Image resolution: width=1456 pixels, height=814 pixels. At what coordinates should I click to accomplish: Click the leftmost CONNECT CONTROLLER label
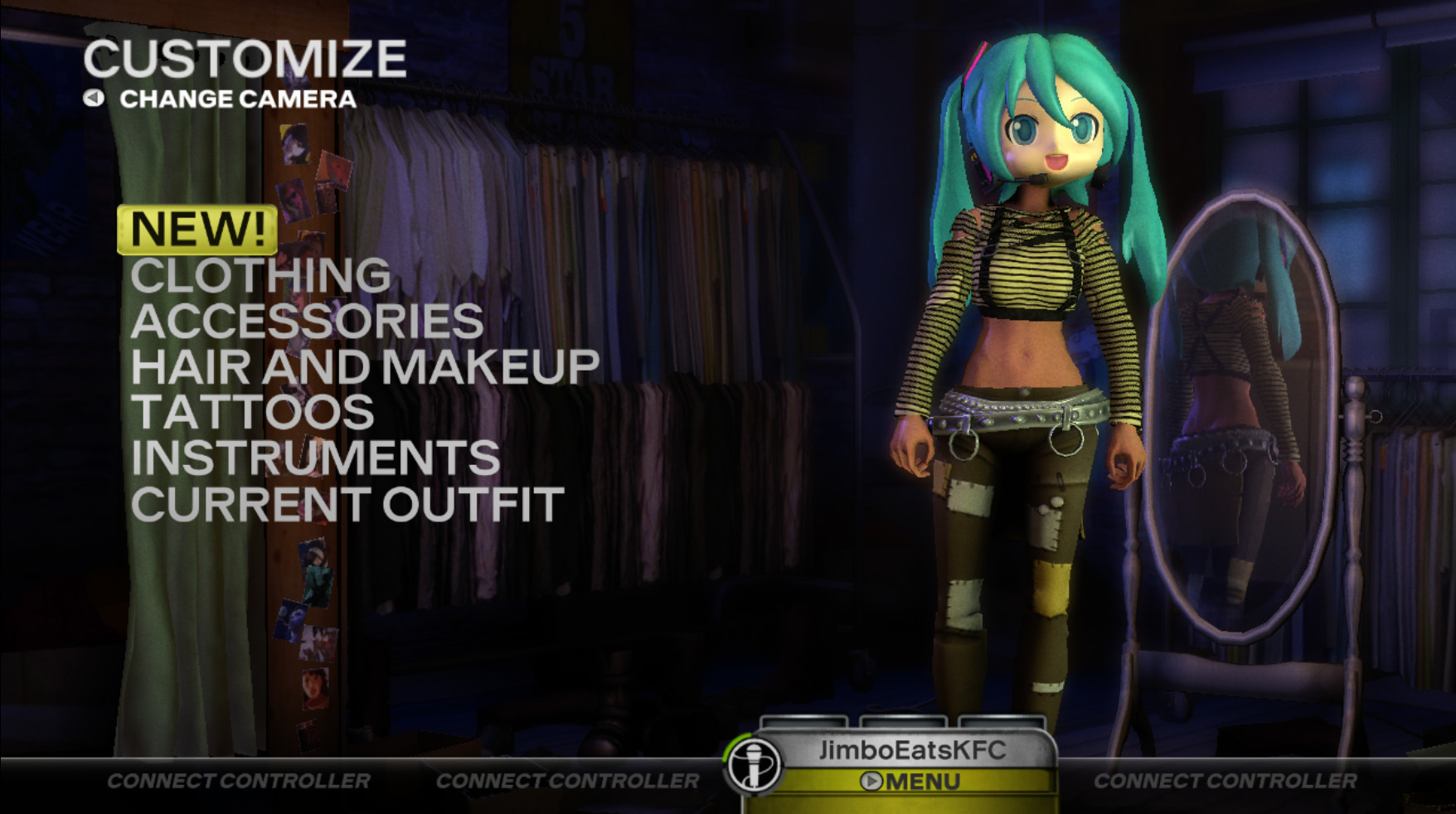pyautogui.click(x=240, y=779)
